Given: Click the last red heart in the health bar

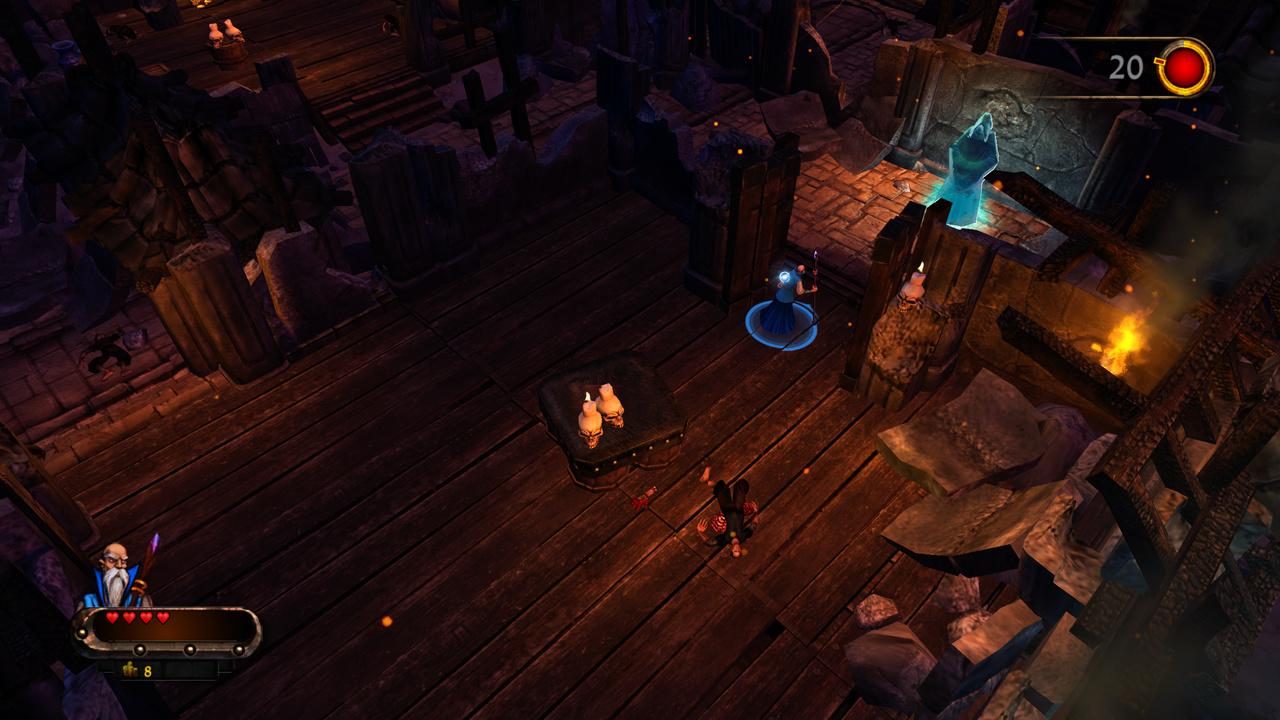Looking at the screenshot, I should [x=162, y=617].
